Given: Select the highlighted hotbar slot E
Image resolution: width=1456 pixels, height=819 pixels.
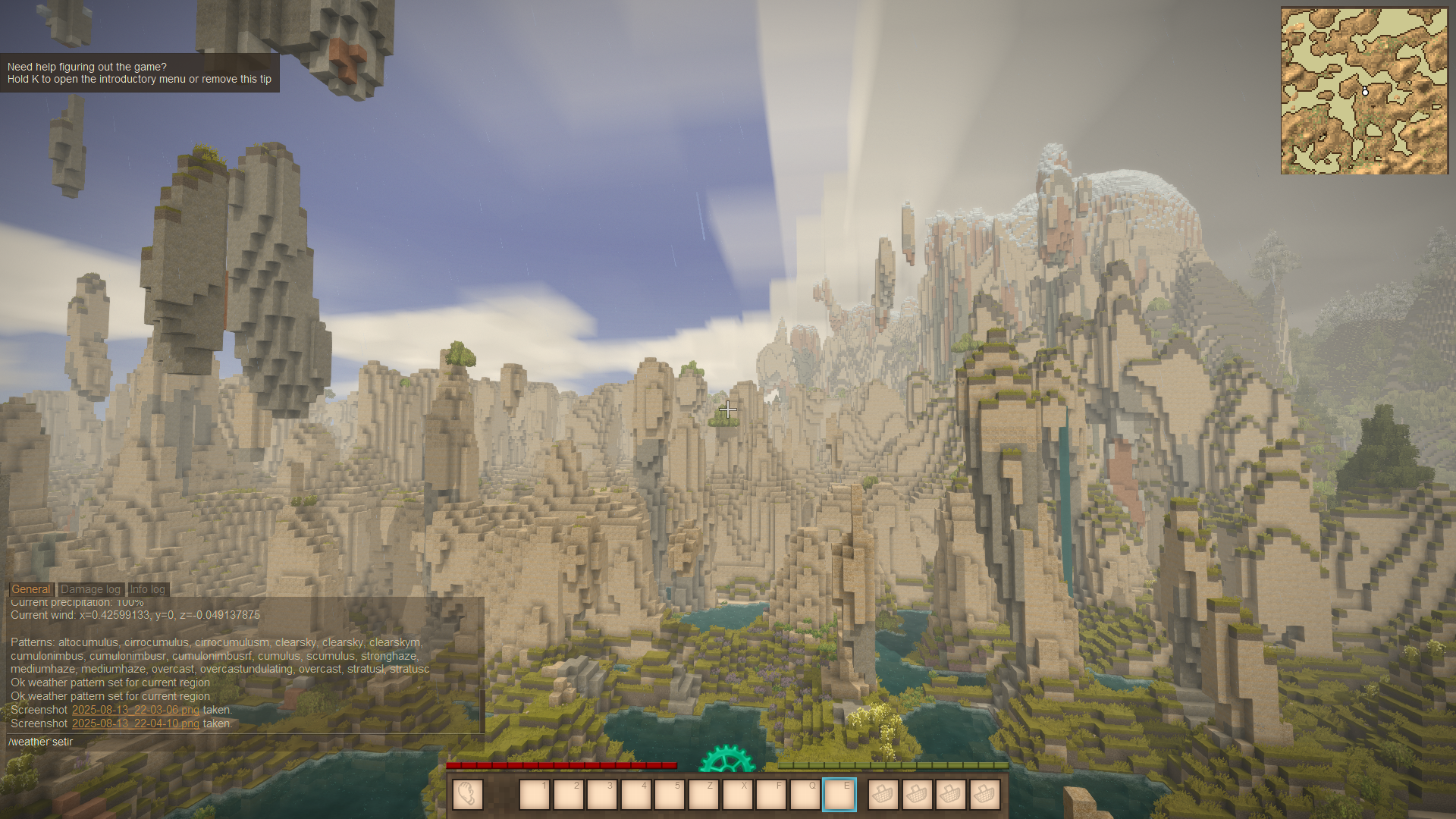Looking at the screenshot, I should pos(839,795).
